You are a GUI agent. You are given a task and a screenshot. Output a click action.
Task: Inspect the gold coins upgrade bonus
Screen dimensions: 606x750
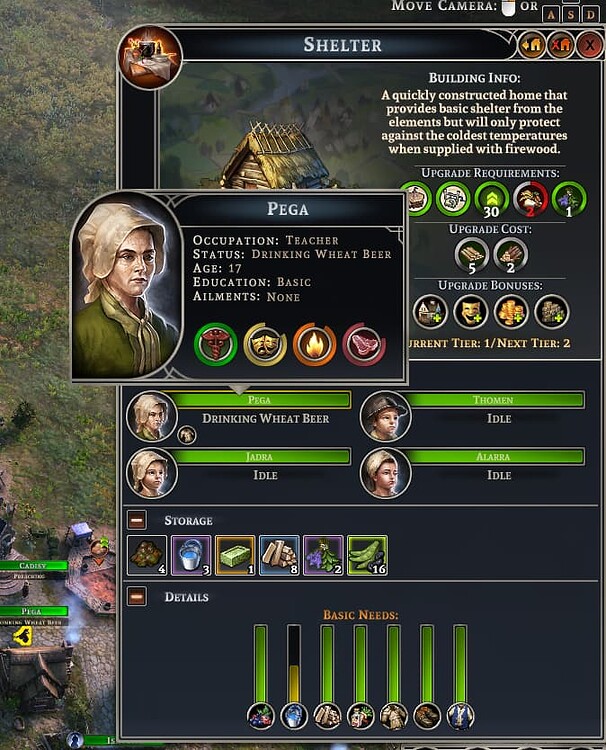coord(511,311)
